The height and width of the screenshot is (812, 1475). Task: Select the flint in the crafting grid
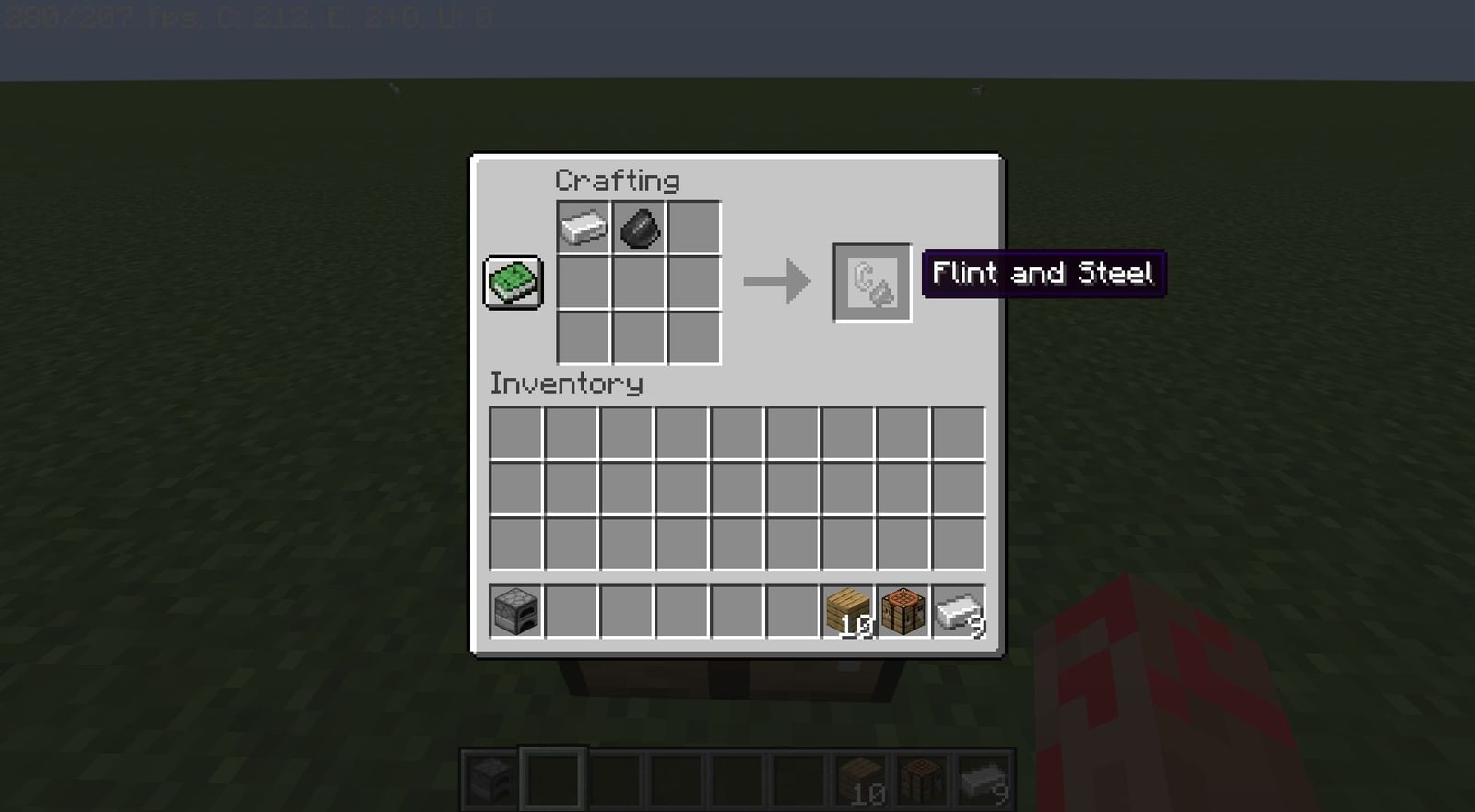(x=637, y=228)
